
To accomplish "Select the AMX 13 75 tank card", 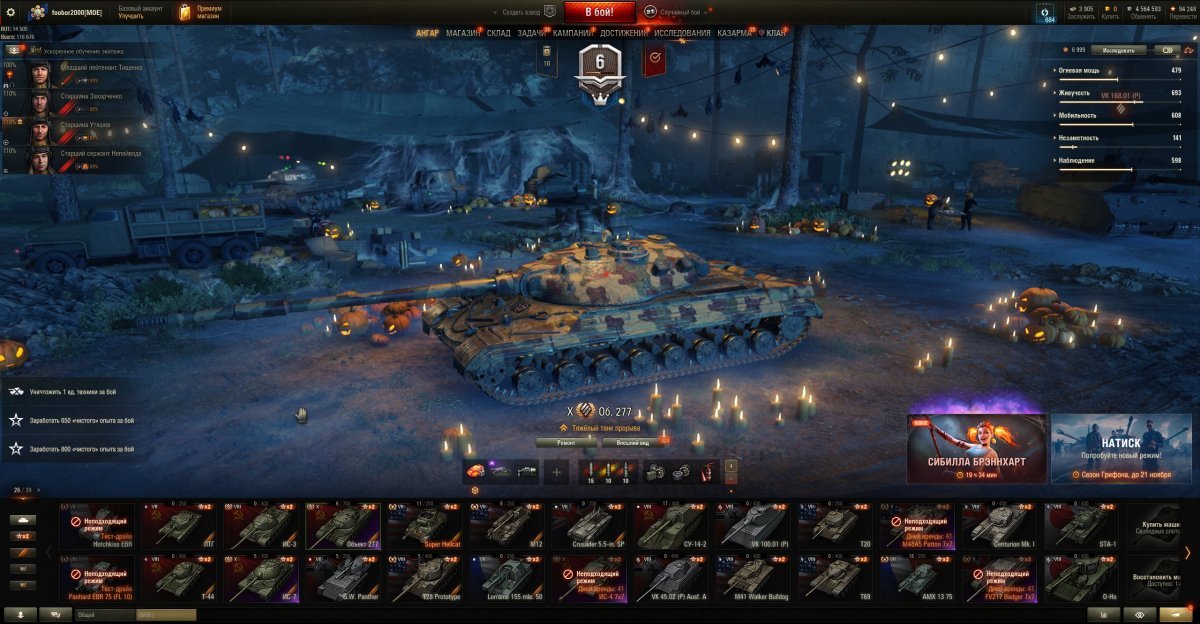I will [x=918, y=579].
